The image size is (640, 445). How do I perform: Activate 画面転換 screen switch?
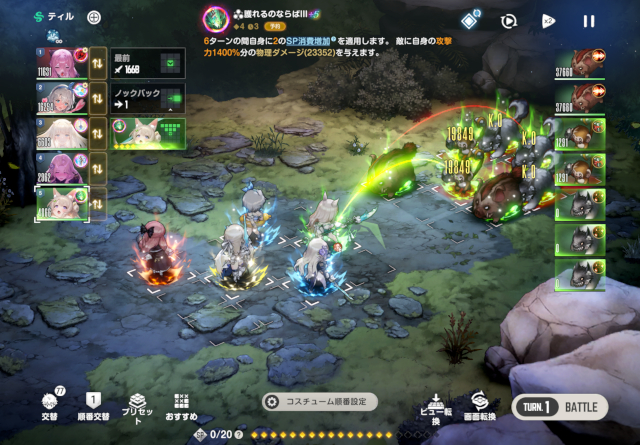click(479, 406)
